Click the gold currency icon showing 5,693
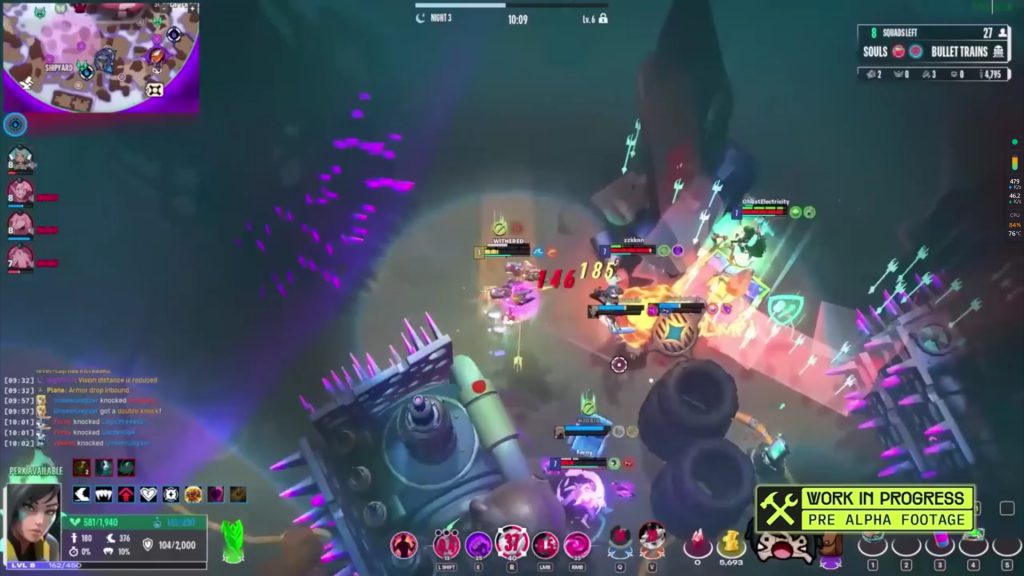 coord(731,542)
